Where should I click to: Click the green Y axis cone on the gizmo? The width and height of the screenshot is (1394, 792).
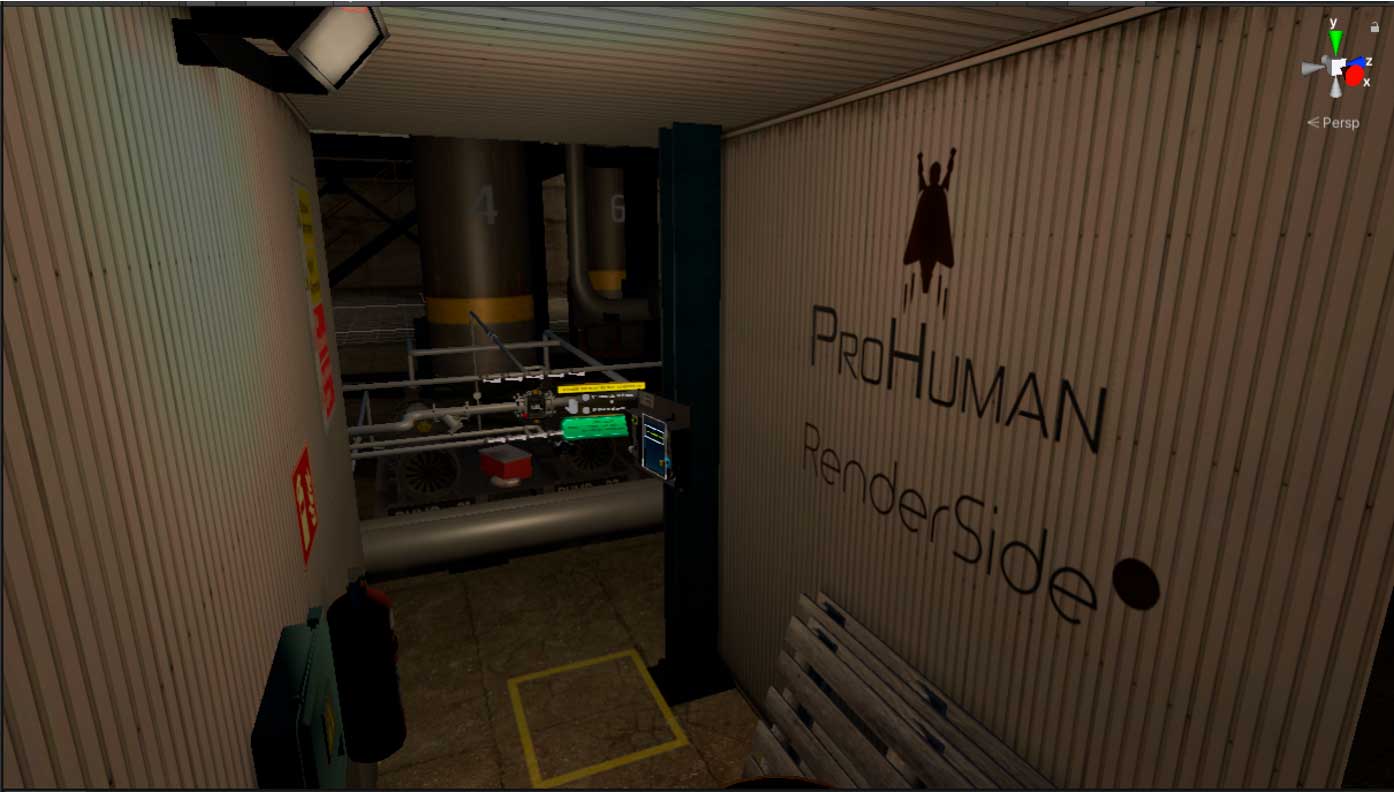click(x=1335, y=42)
